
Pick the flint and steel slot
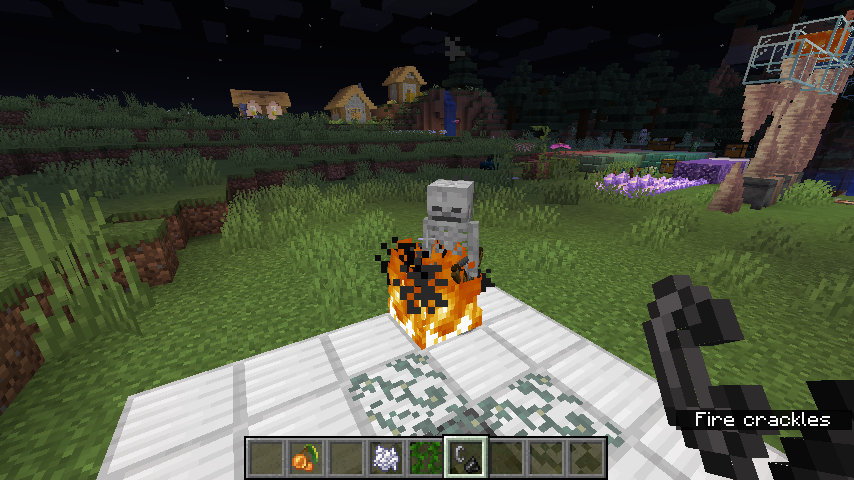(466, 458)
